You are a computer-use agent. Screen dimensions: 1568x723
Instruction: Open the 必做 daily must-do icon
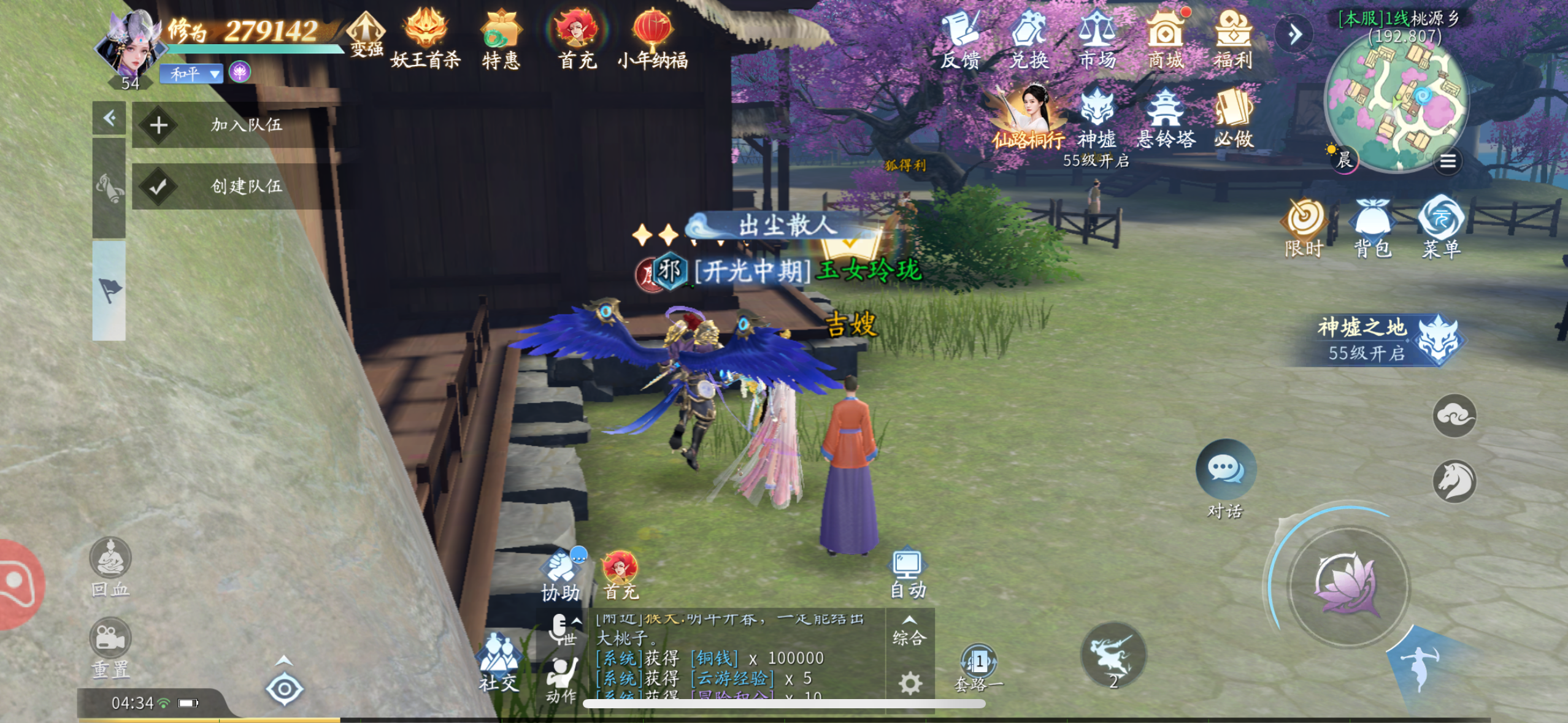1234,118
